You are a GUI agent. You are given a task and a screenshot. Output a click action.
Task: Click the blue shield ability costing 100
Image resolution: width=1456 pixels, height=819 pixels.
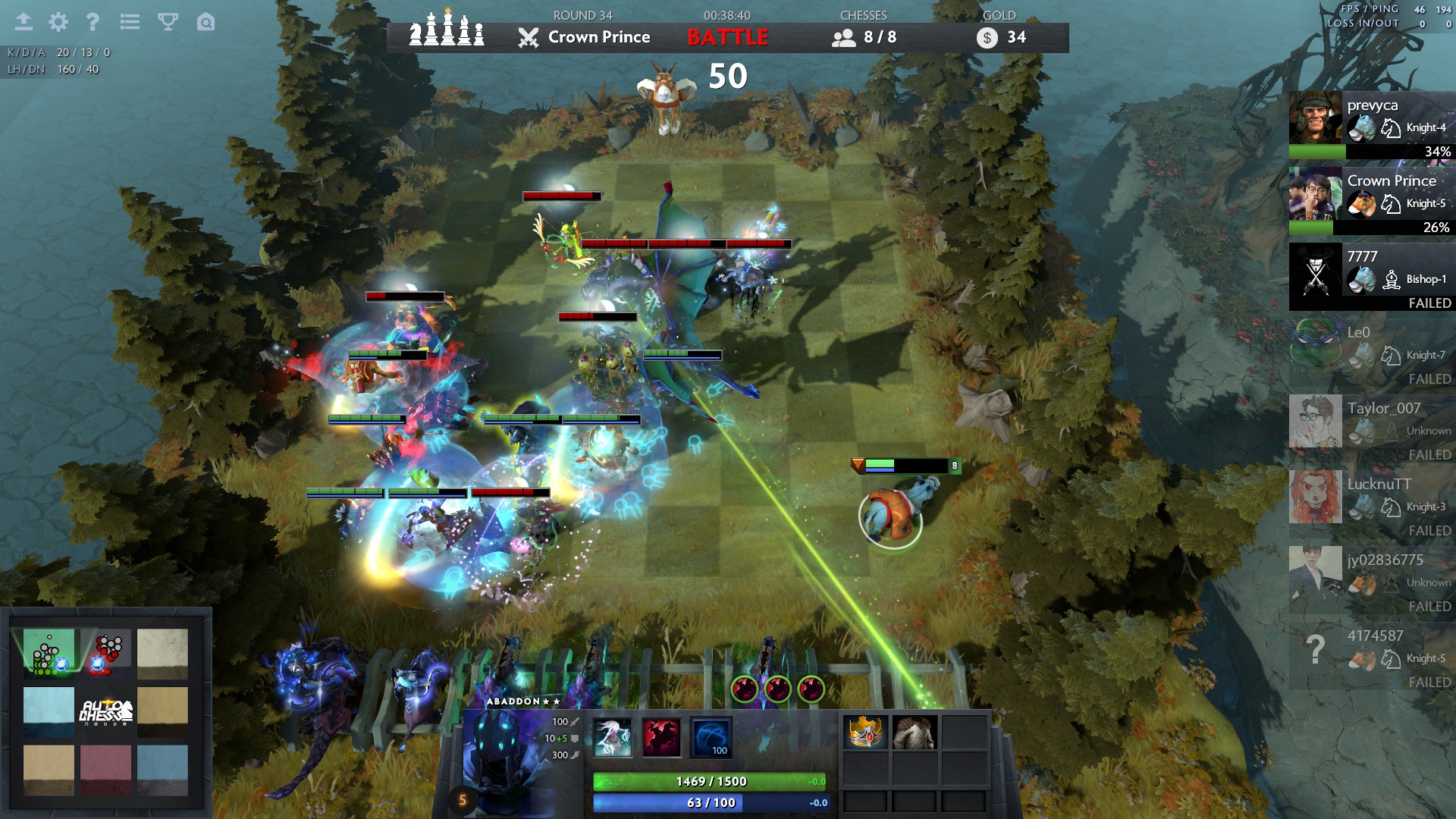[x=711, y=737]
